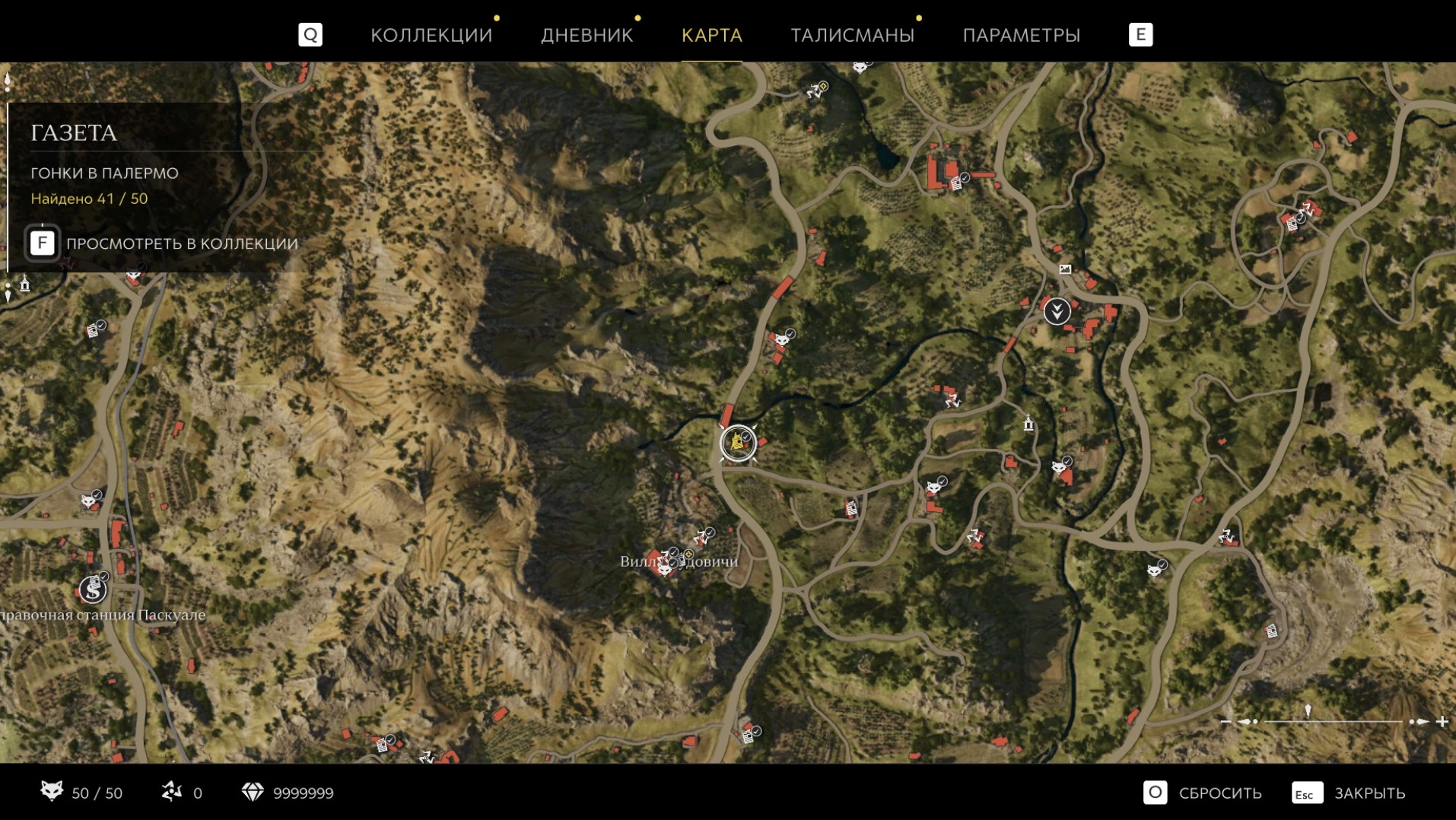Select the Вилла marker with the fox icon

[x=665, y=565]
